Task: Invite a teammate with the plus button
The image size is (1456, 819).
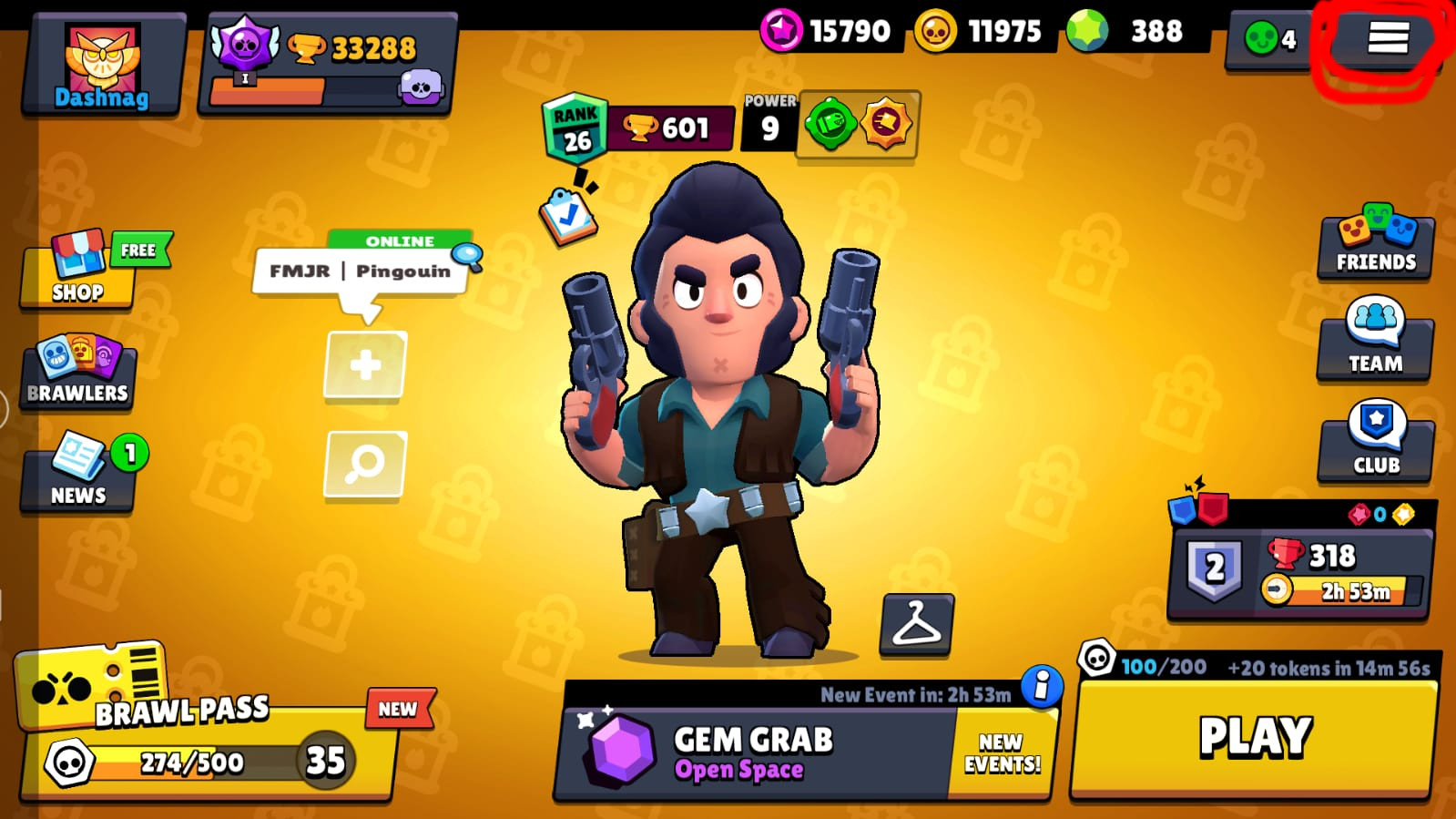Action: click(x=365, y=366)
